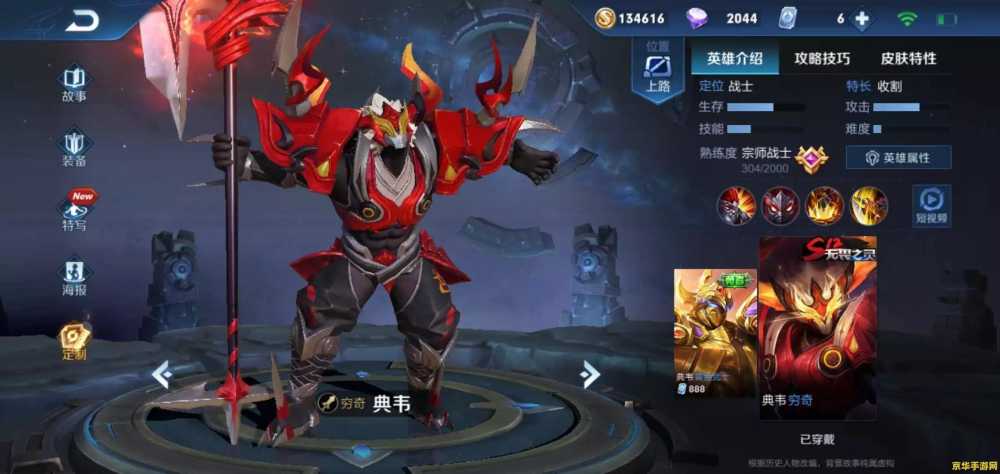Open the 特写 close-up view
Image resolution: width=1000 pixels, height=474 pixels.
(75, 210)
